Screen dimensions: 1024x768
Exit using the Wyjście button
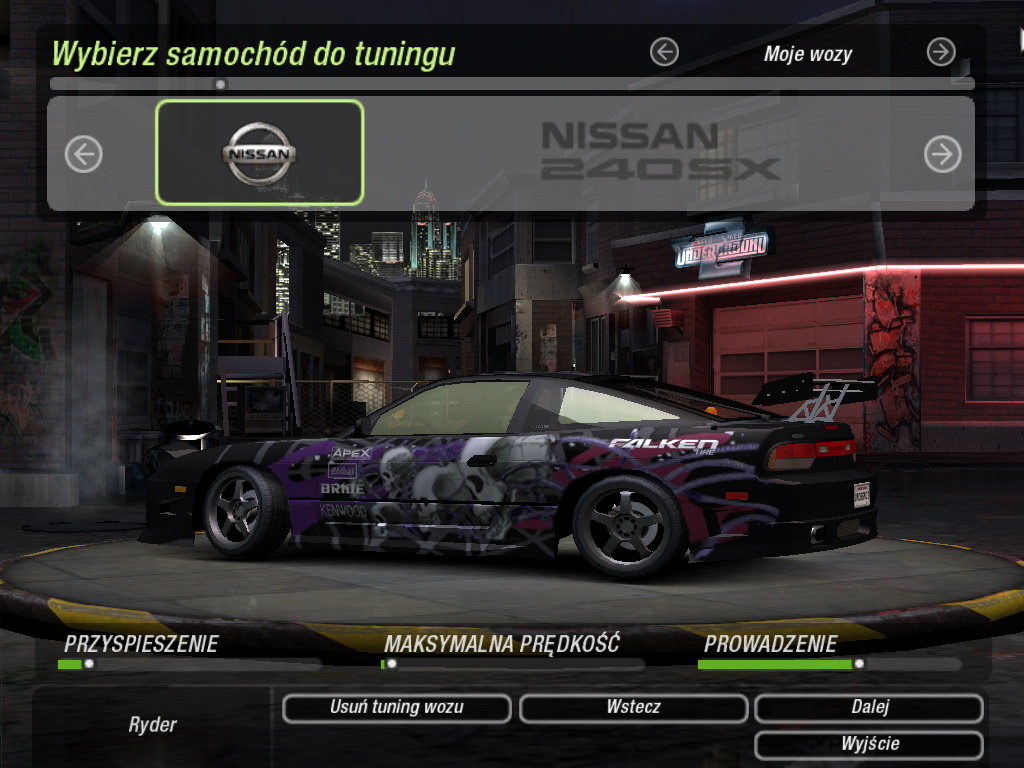click(869, 745)
